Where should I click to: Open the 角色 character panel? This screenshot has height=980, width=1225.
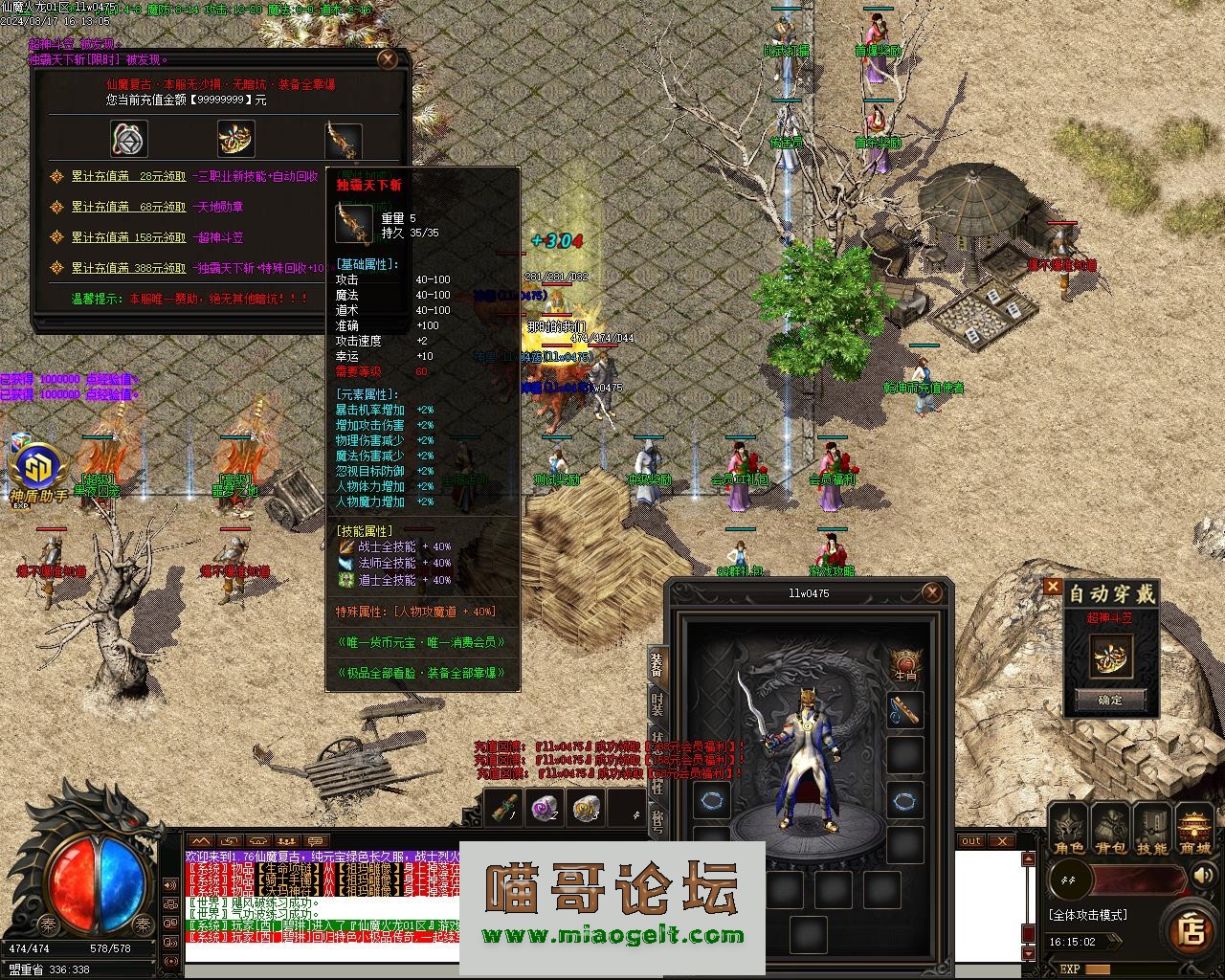[1069, 829]
